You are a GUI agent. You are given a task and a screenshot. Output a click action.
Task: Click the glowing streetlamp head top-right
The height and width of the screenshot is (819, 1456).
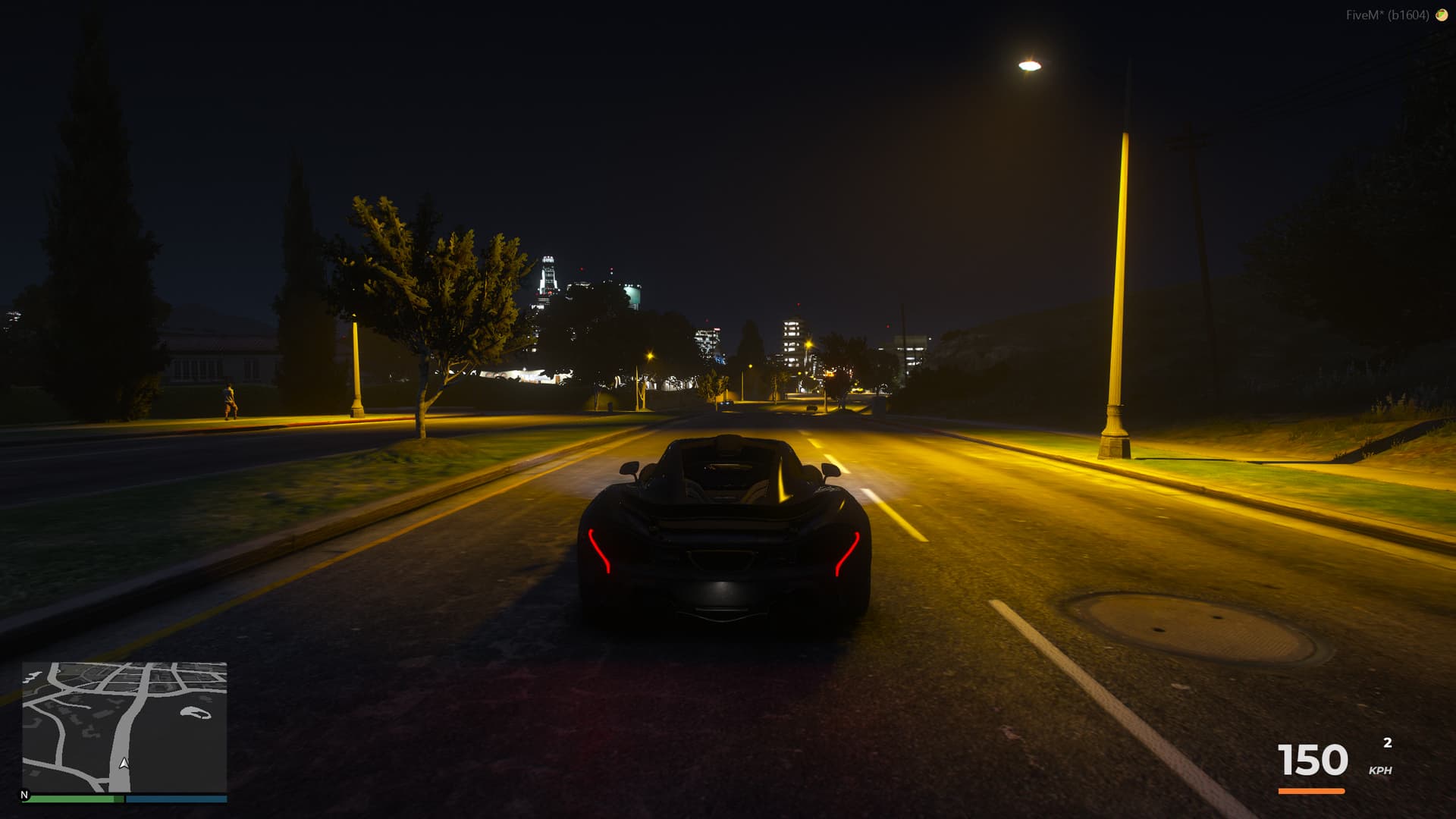pyautogui.click(x=1029, y=66)
